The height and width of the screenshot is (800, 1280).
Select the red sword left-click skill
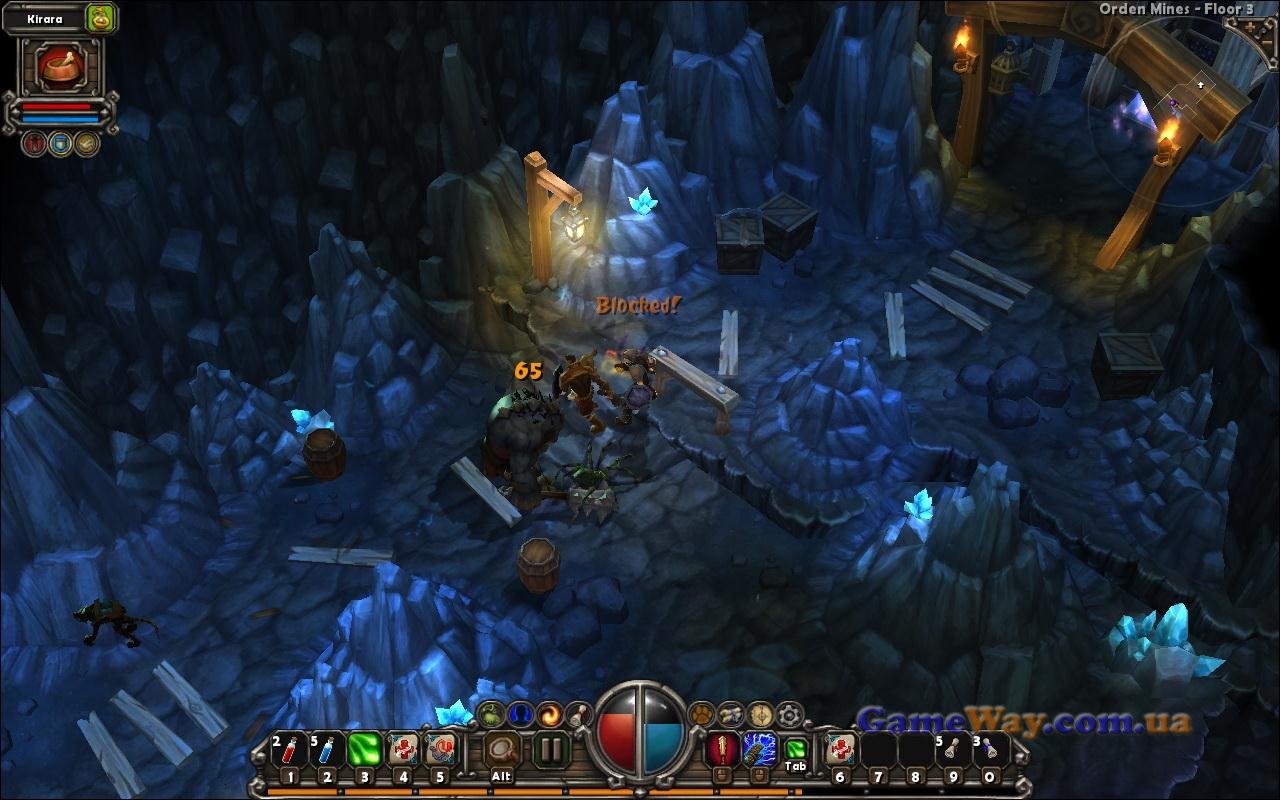[720, 749]
